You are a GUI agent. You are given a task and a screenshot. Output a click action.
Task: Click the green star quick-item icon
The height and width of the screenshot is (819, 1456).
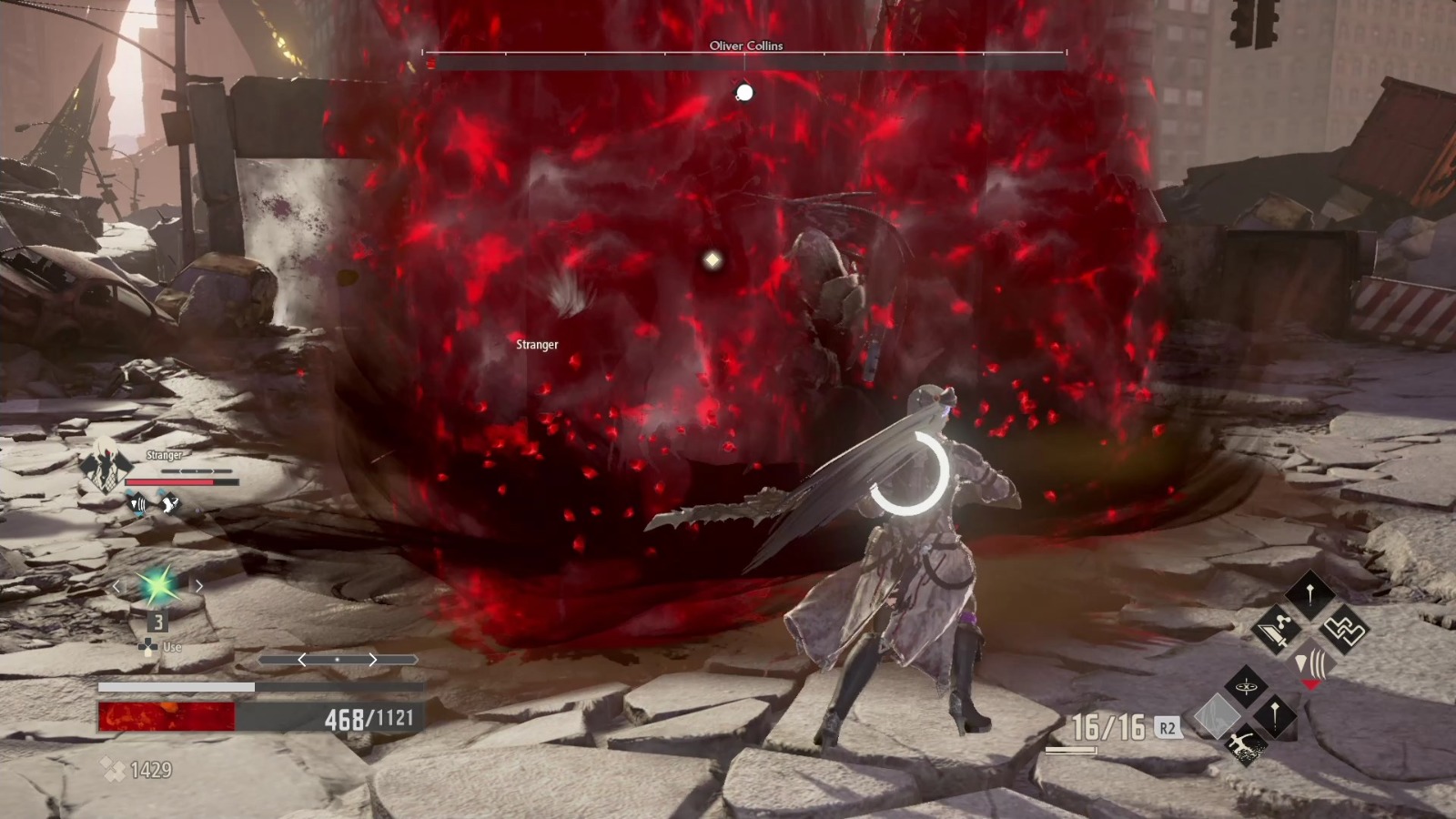(x=157, y=585)
